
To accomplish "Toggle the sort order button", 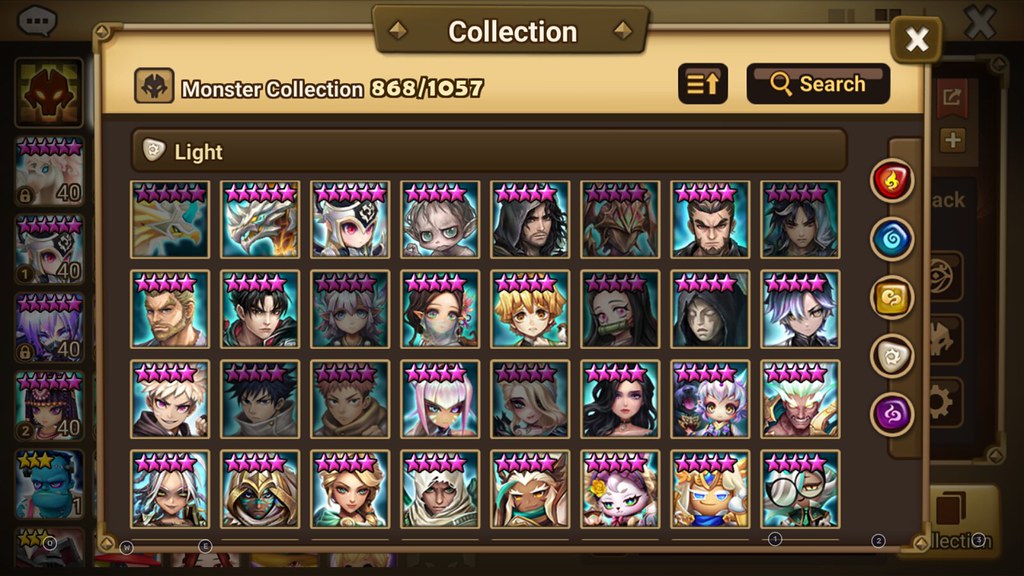I will click(x=703, y=84).
